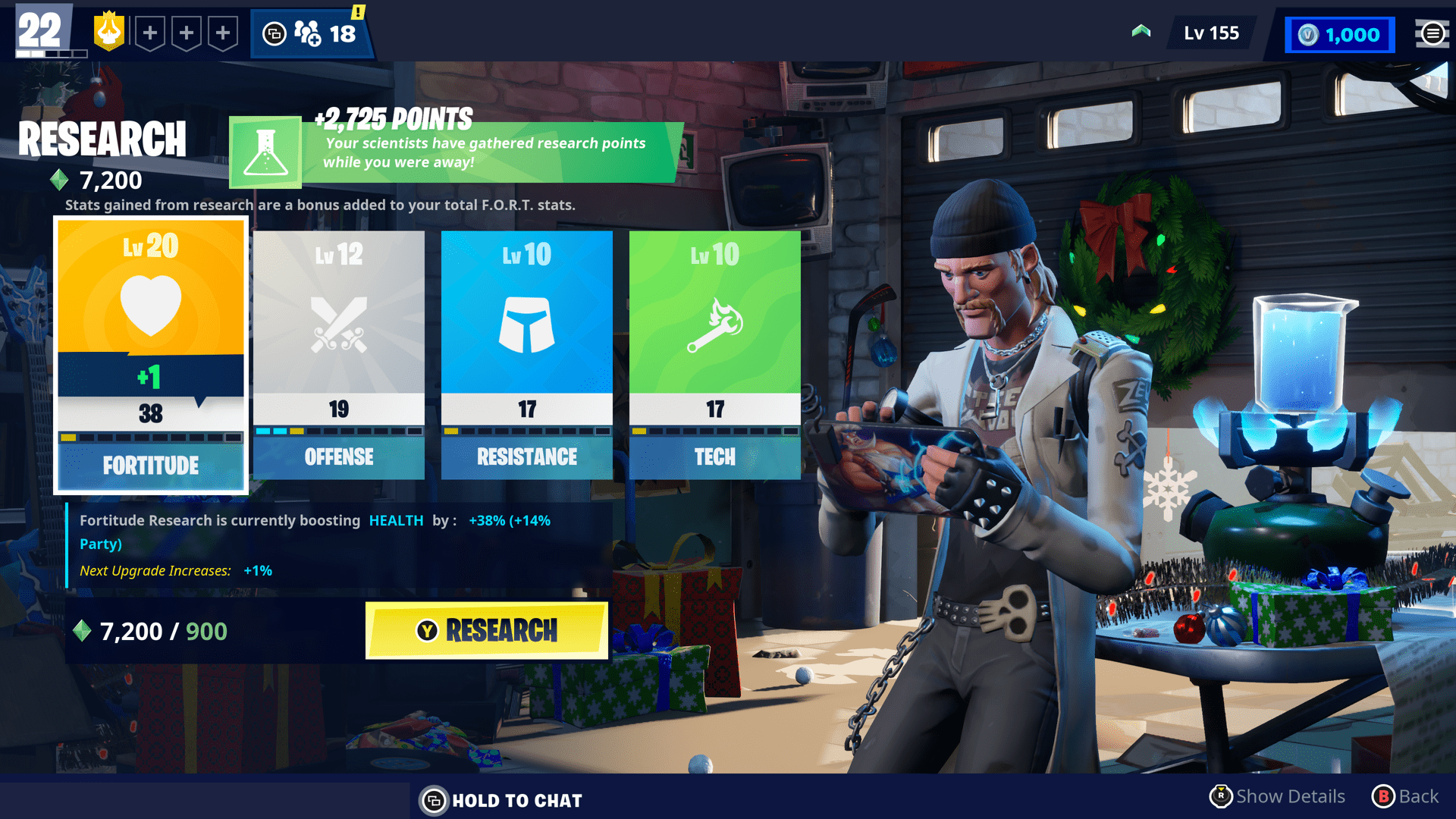Click the R button prompt beside Show Details
Viewport: 1456px width, 819px height.
tap(1221, 797)
